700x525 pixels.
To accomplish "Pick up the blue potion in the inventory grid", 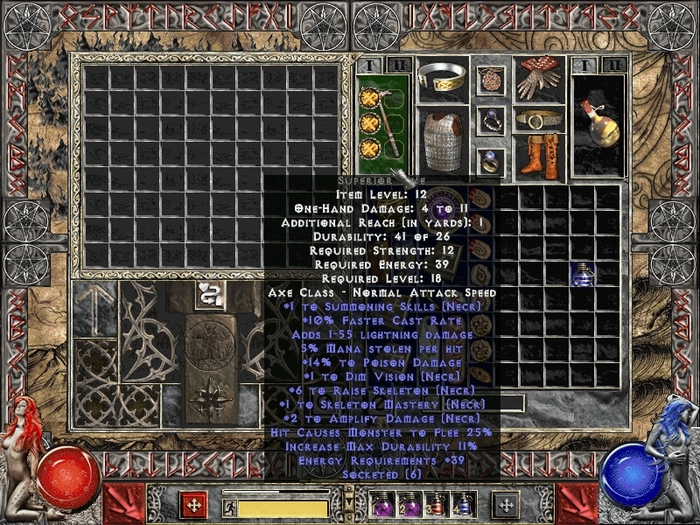I will [582, 273].
